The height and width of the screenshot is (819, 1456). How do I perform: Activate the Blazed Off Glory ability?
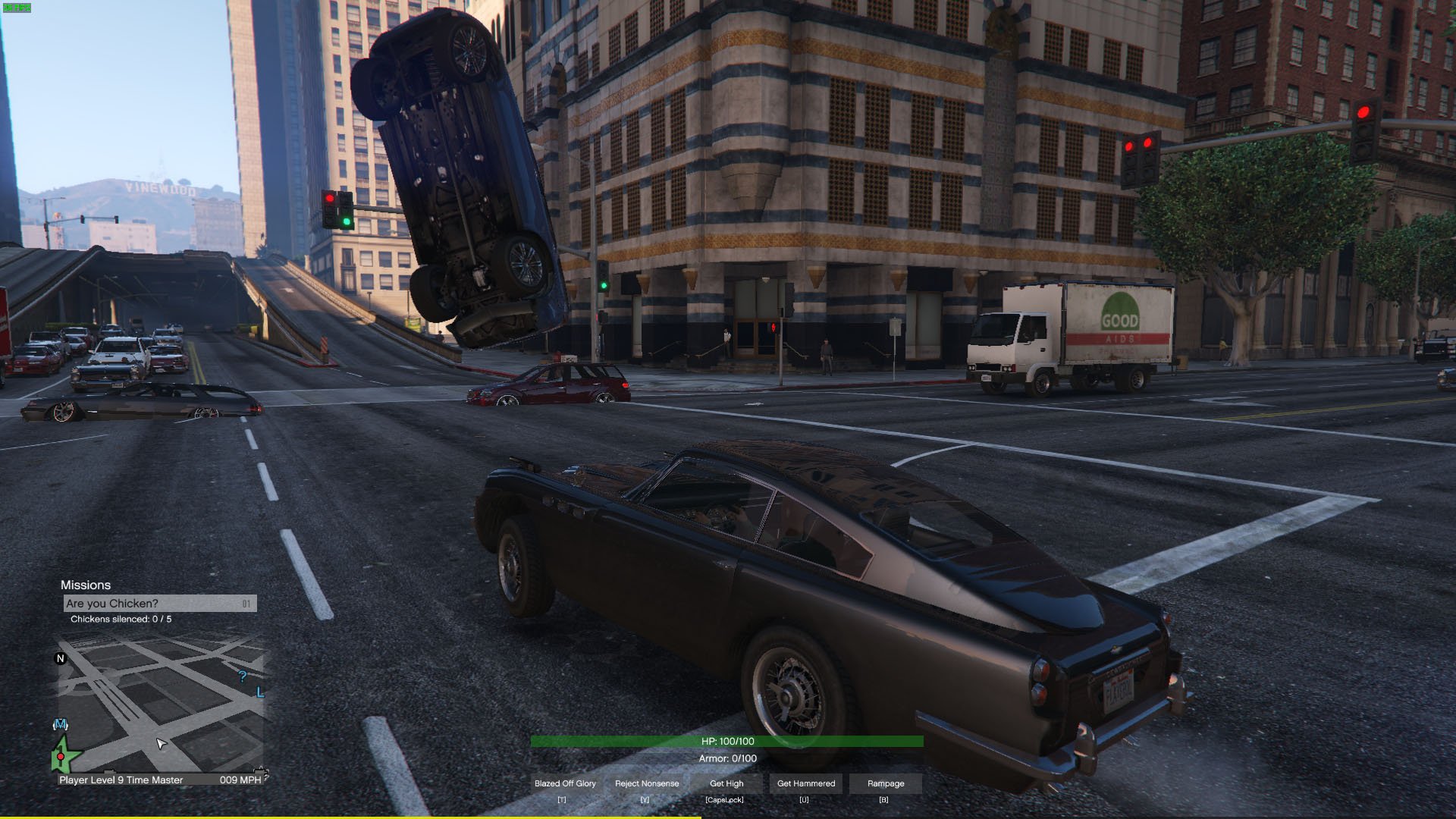pyautogui.click(x=565, y=783)
